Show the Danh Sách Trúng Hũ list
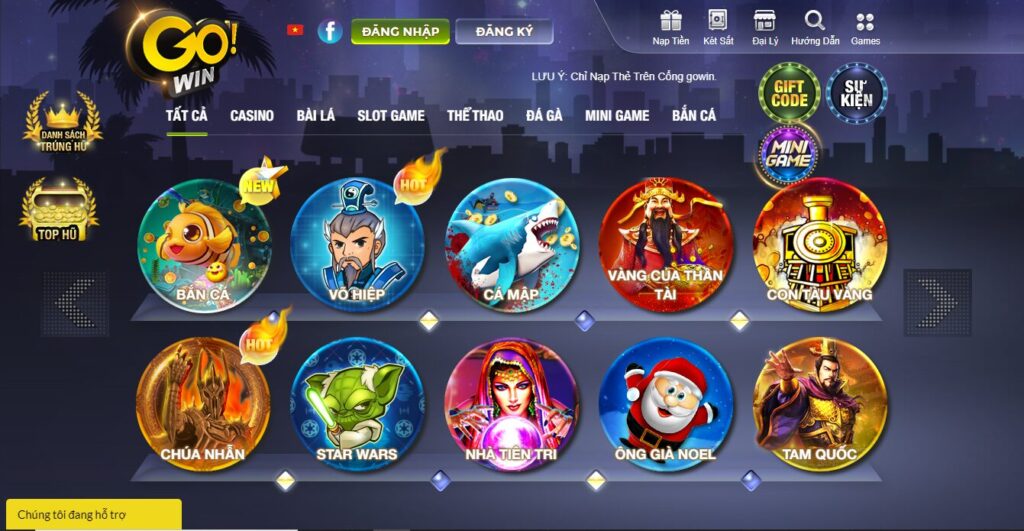This screenshot has width=1024, height=531. coord(64,124)
